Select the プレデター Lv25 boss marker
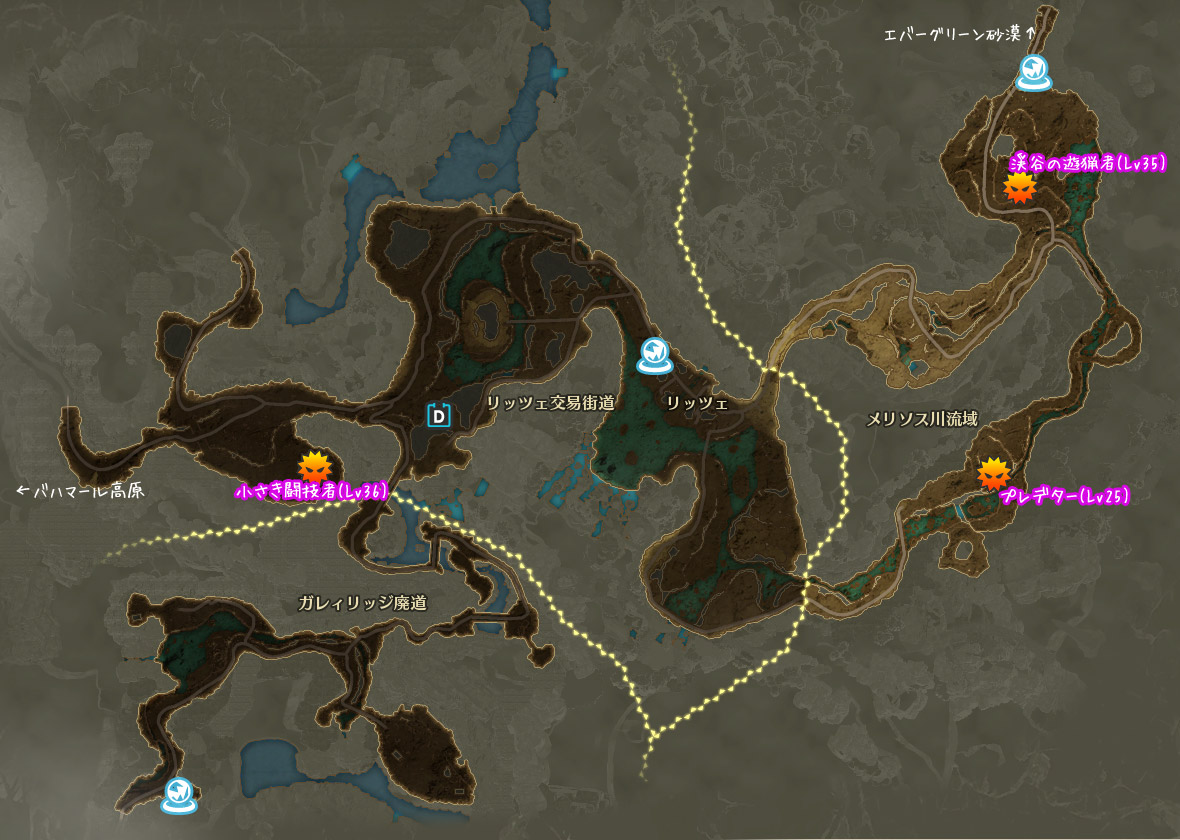This screenshot has height=840, width=1180. (993, 473)
